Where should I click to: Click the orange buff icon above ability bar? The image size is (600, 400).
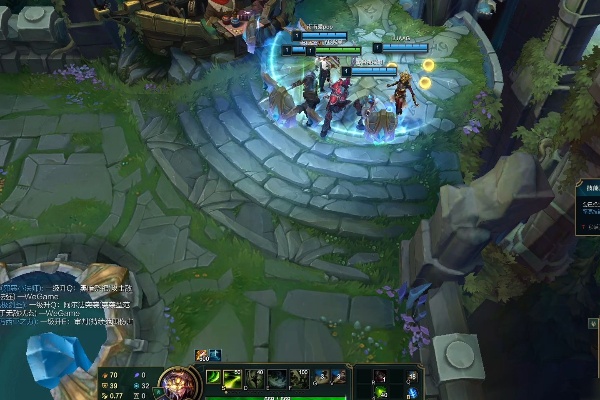point(201,356)
